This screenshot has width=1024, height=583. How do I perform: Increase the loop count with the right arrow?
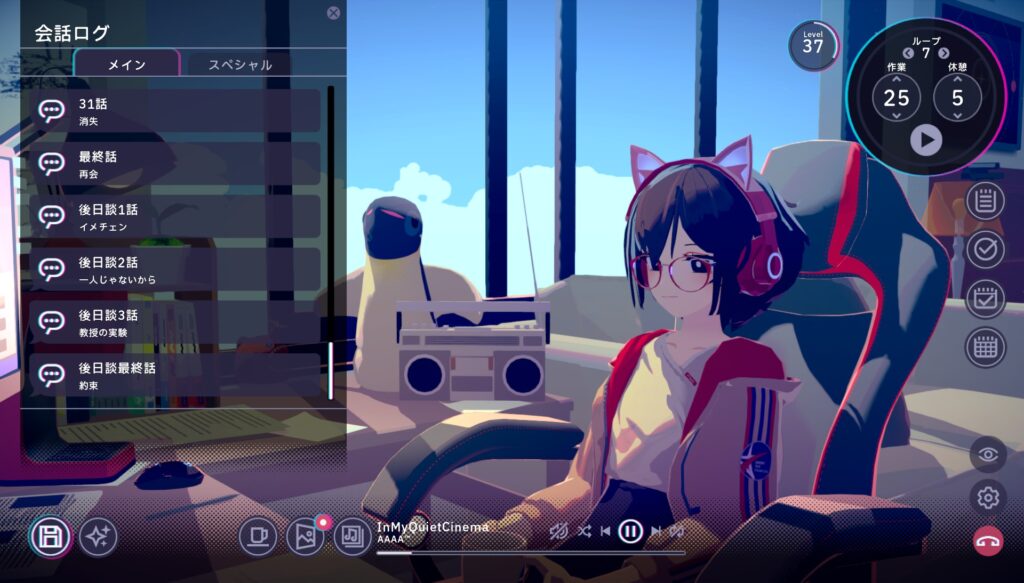pos(944,53)
